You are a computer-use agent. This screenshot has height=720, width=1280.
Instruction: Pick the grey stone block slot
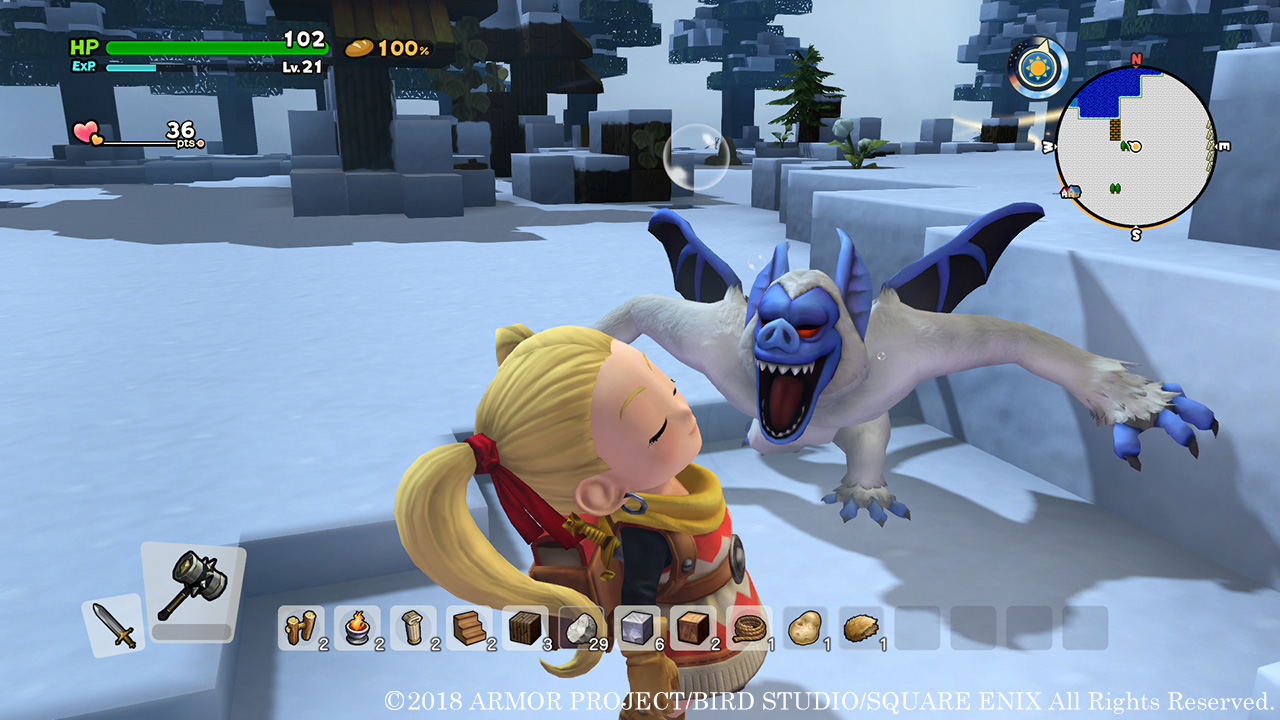[x=636, y=628]
